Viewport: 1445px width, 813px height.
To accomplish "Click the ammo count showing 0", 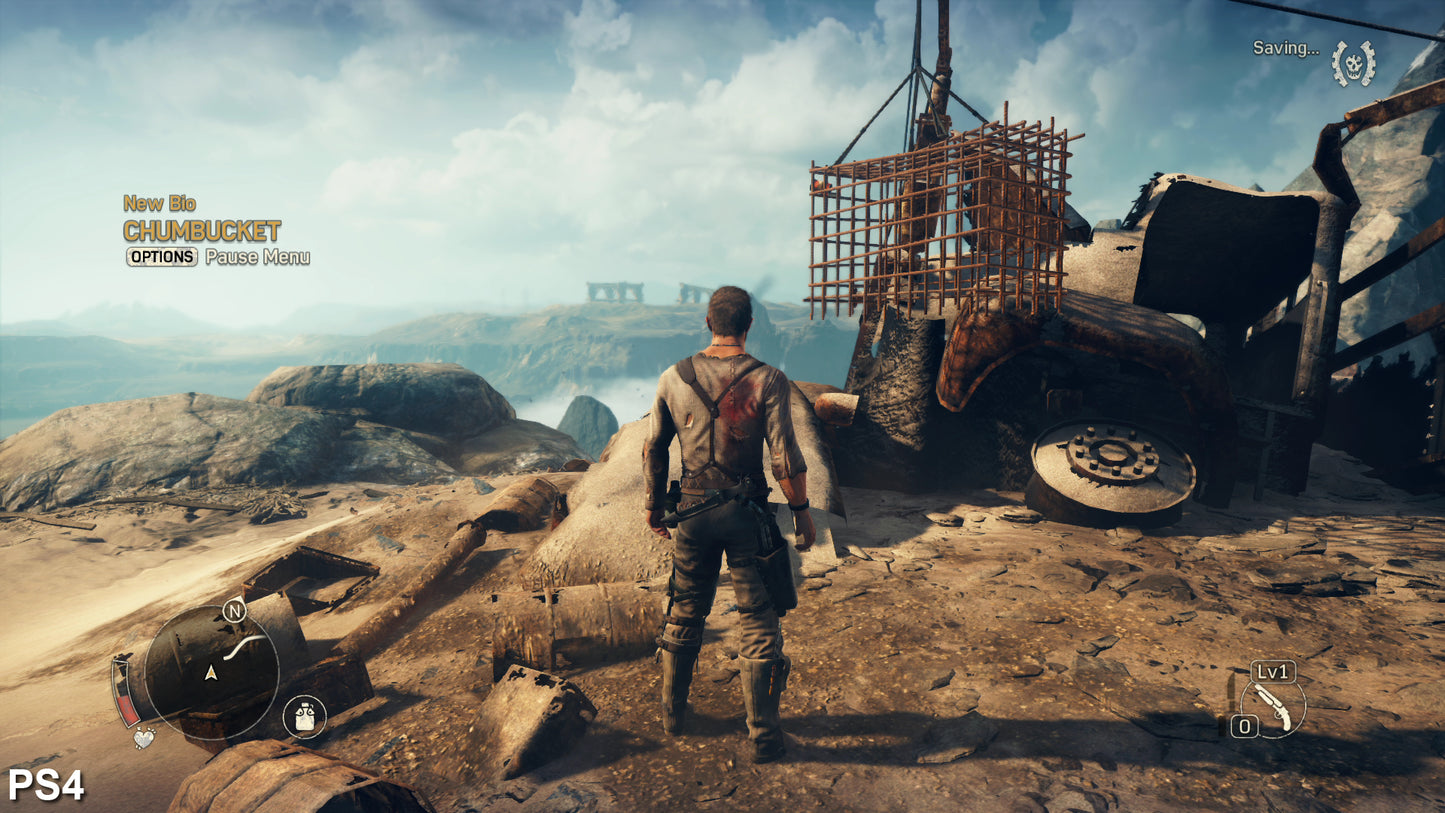I will pyautogui.click(x=1245, y=724).
